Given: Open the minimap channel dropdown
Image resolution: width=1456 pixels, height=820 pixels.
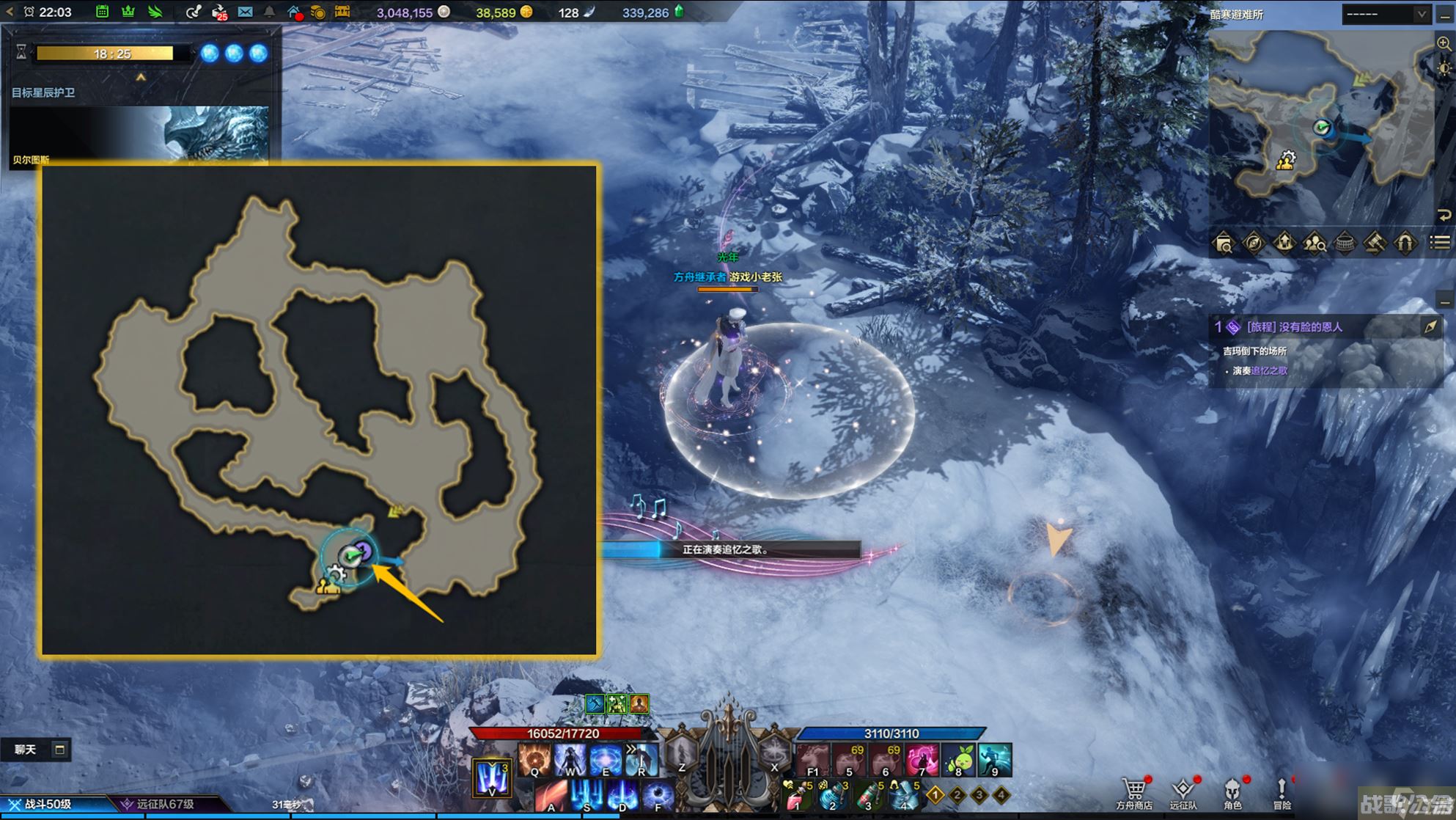Looking at the screenshot, I should pos(1386,14).
